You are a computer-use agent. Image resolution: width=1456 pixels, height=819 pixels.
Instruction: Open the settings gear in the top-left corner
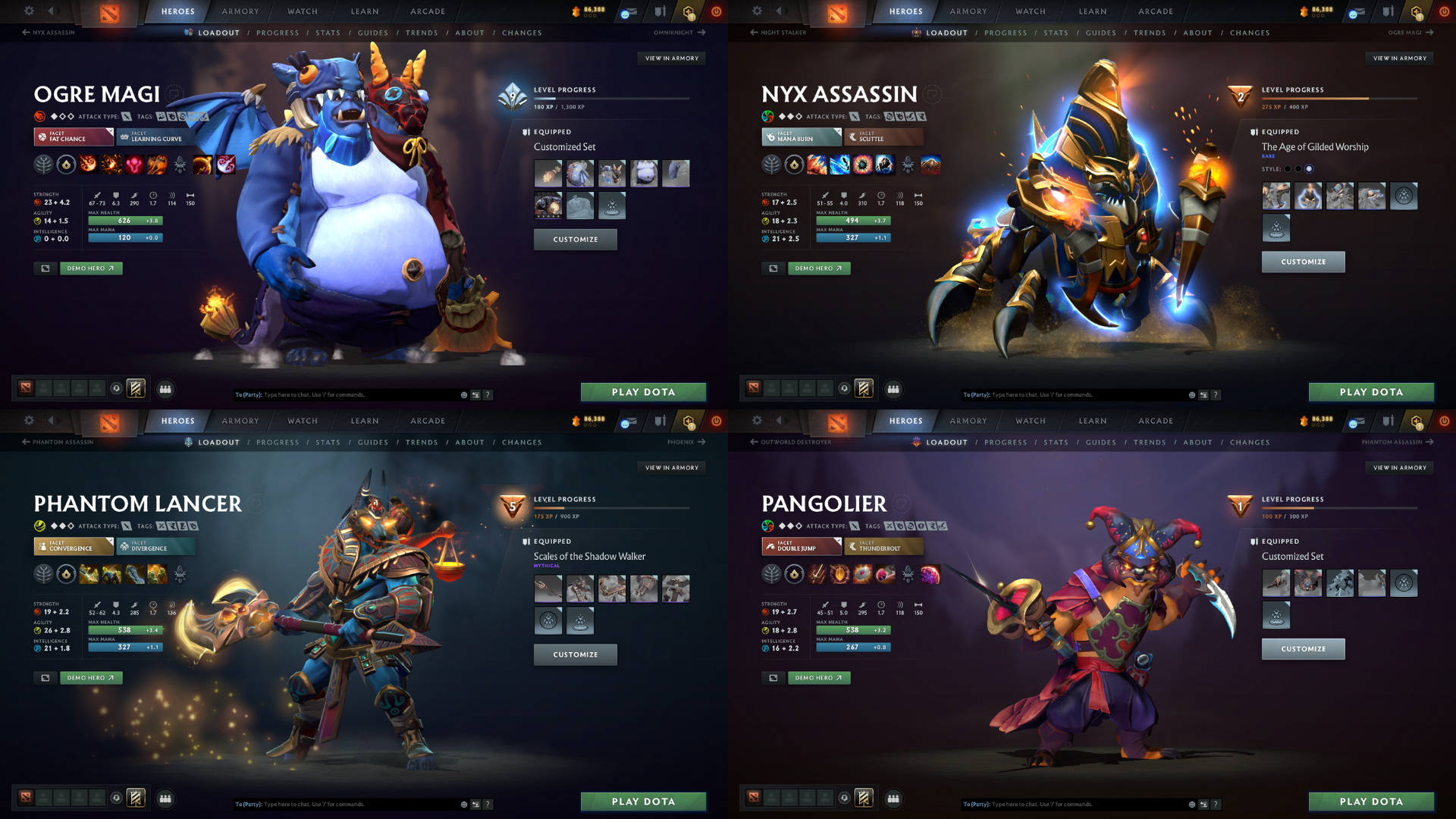pyautogui.click(x=29, y=11)
